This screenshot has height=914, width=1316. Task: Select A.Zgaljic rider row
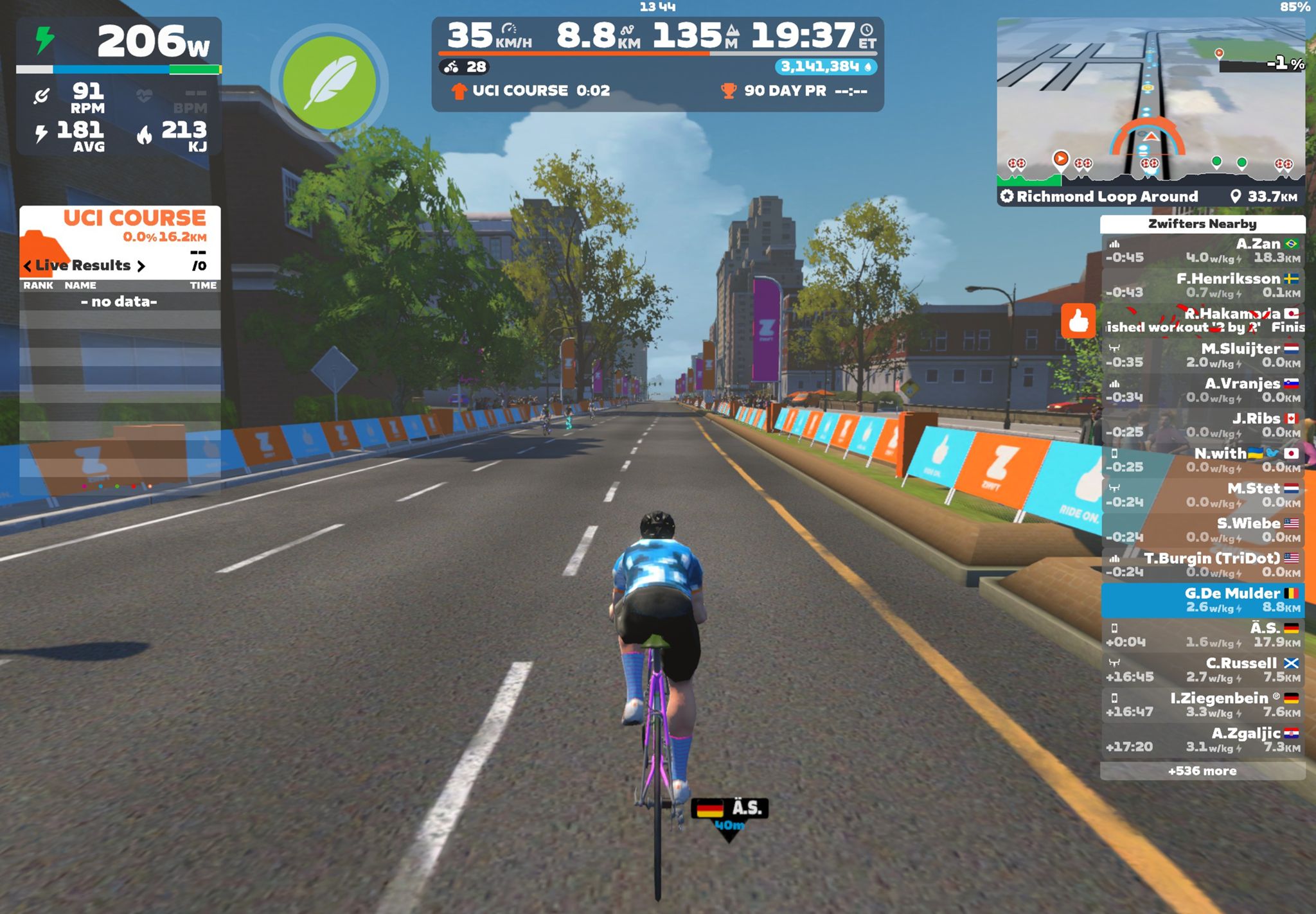1202,740
